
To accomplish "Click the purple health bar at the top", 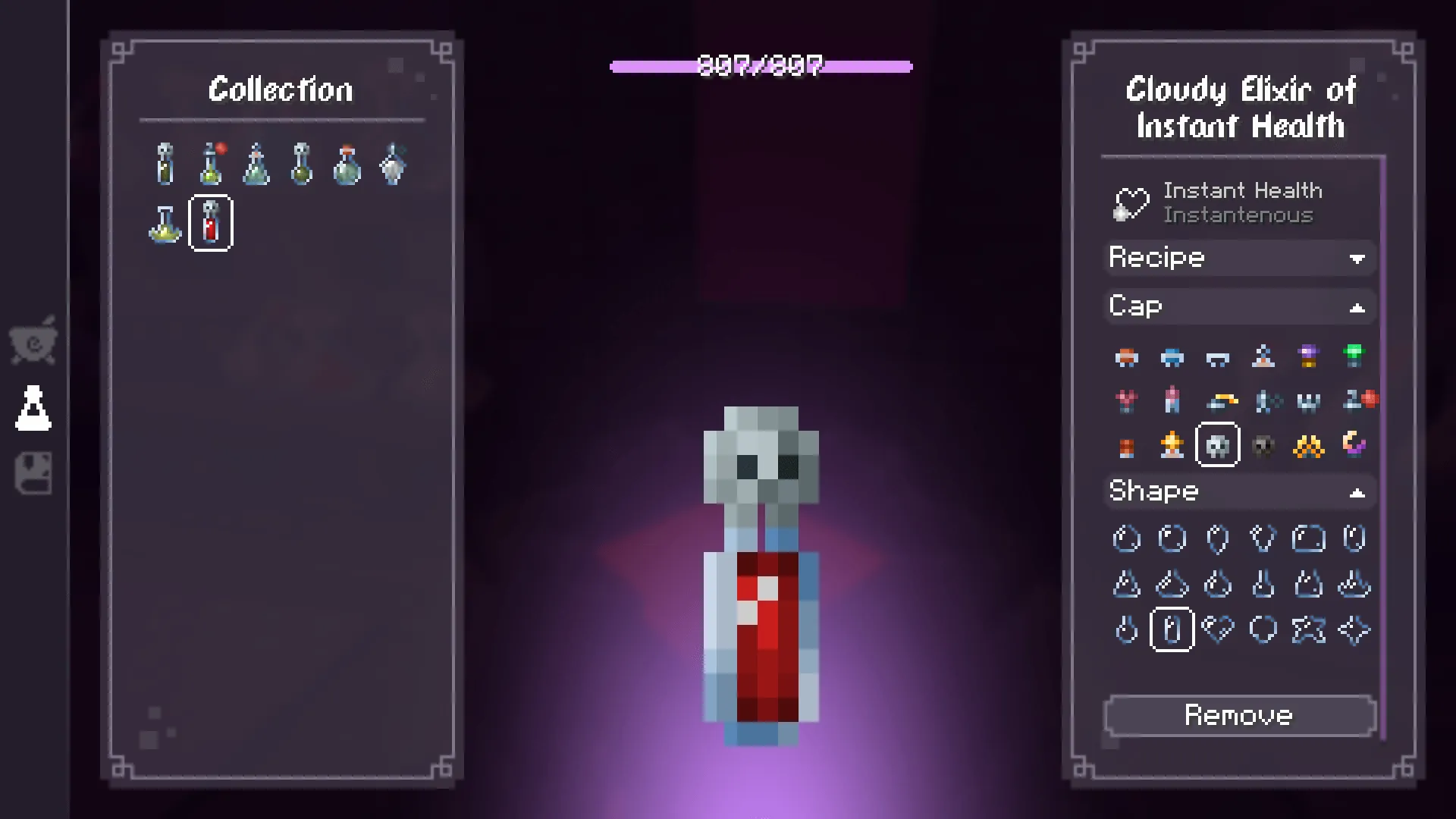I will click(x=760, y=67).
